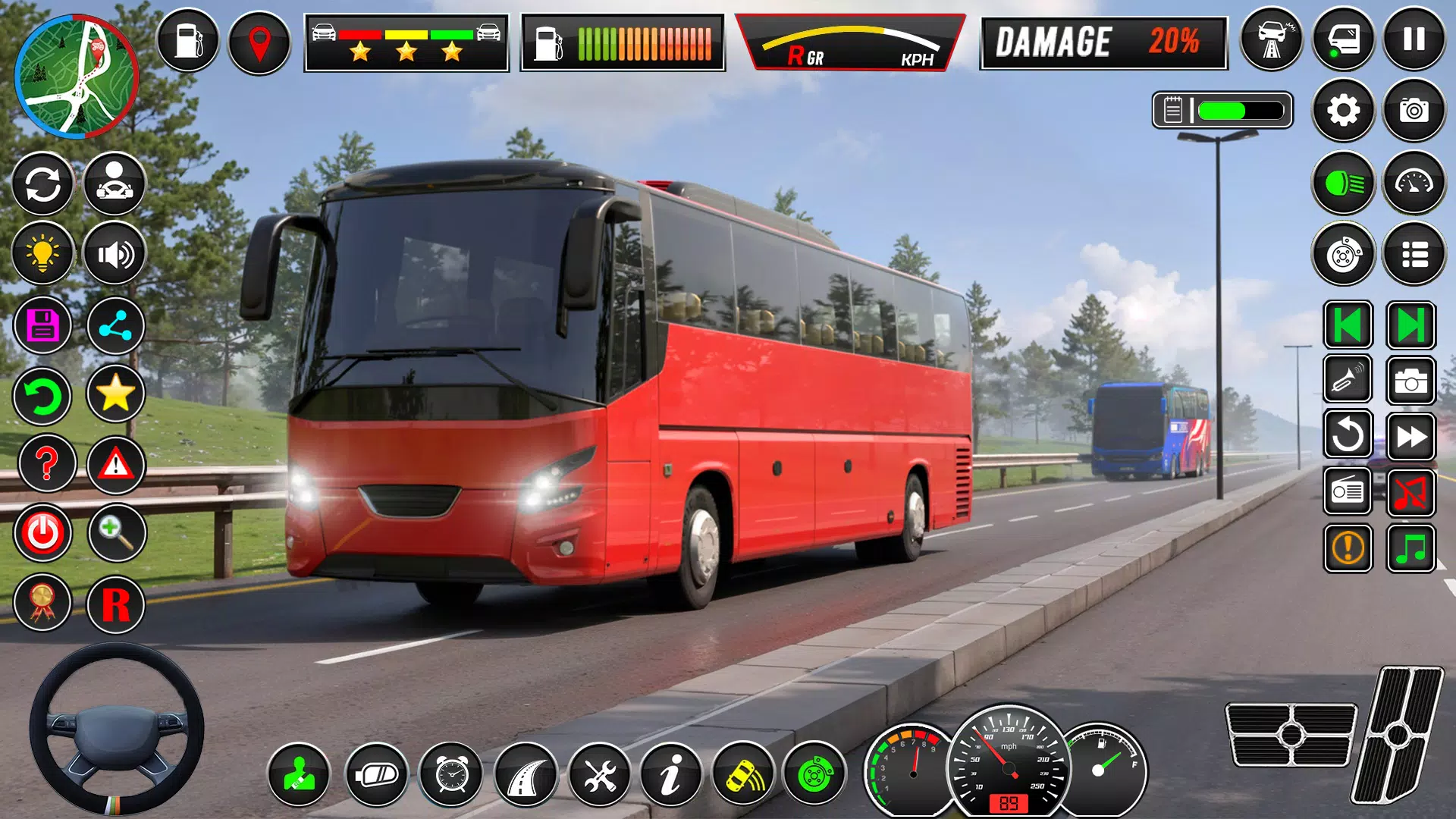Undo with the green arrow icon
1456x819 pixels.
(x=43, y=397)
